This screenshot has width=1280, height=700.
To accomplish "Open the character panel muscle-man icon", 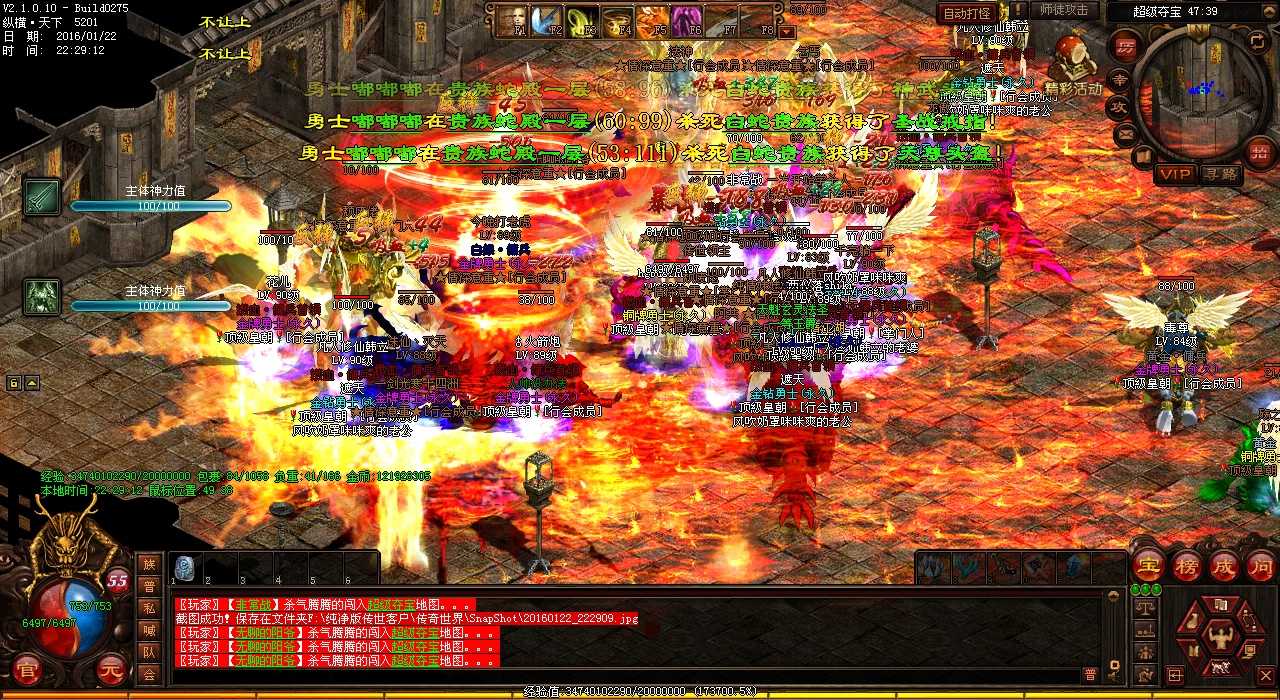I will 1219,636.
